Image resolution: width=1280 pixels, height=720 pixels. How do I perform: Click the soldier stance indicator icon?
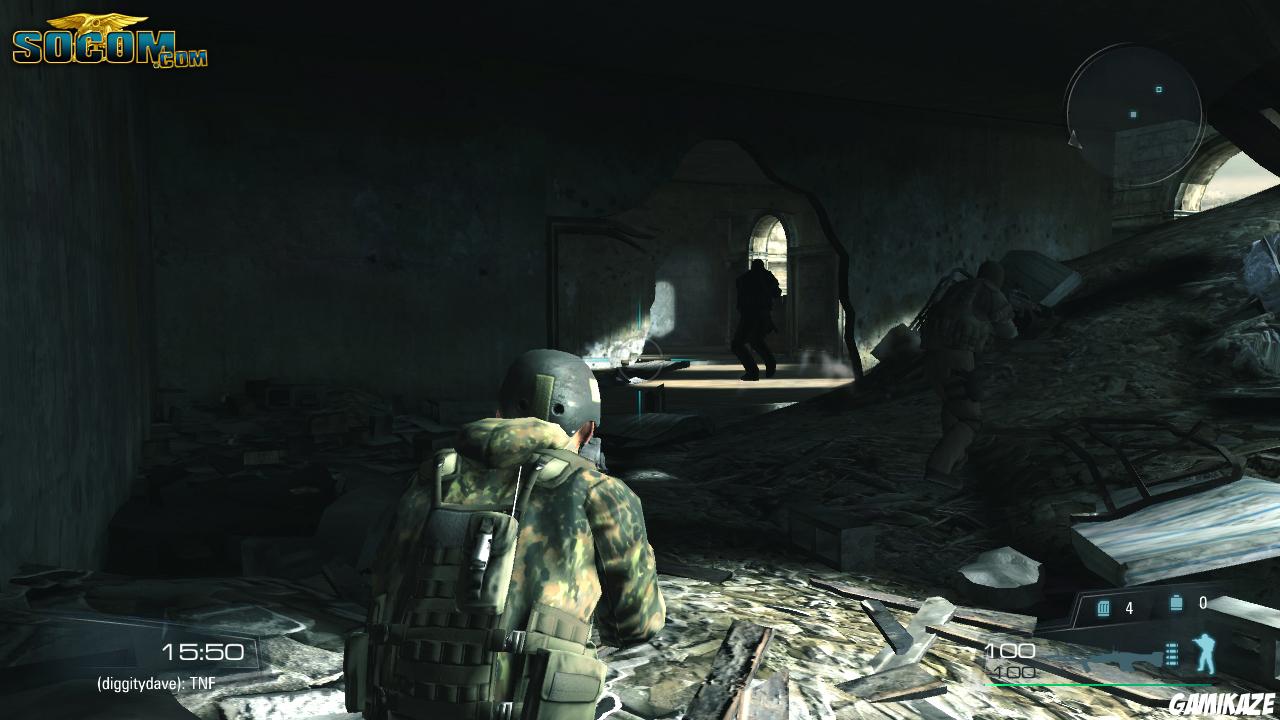pos(1203,652)
